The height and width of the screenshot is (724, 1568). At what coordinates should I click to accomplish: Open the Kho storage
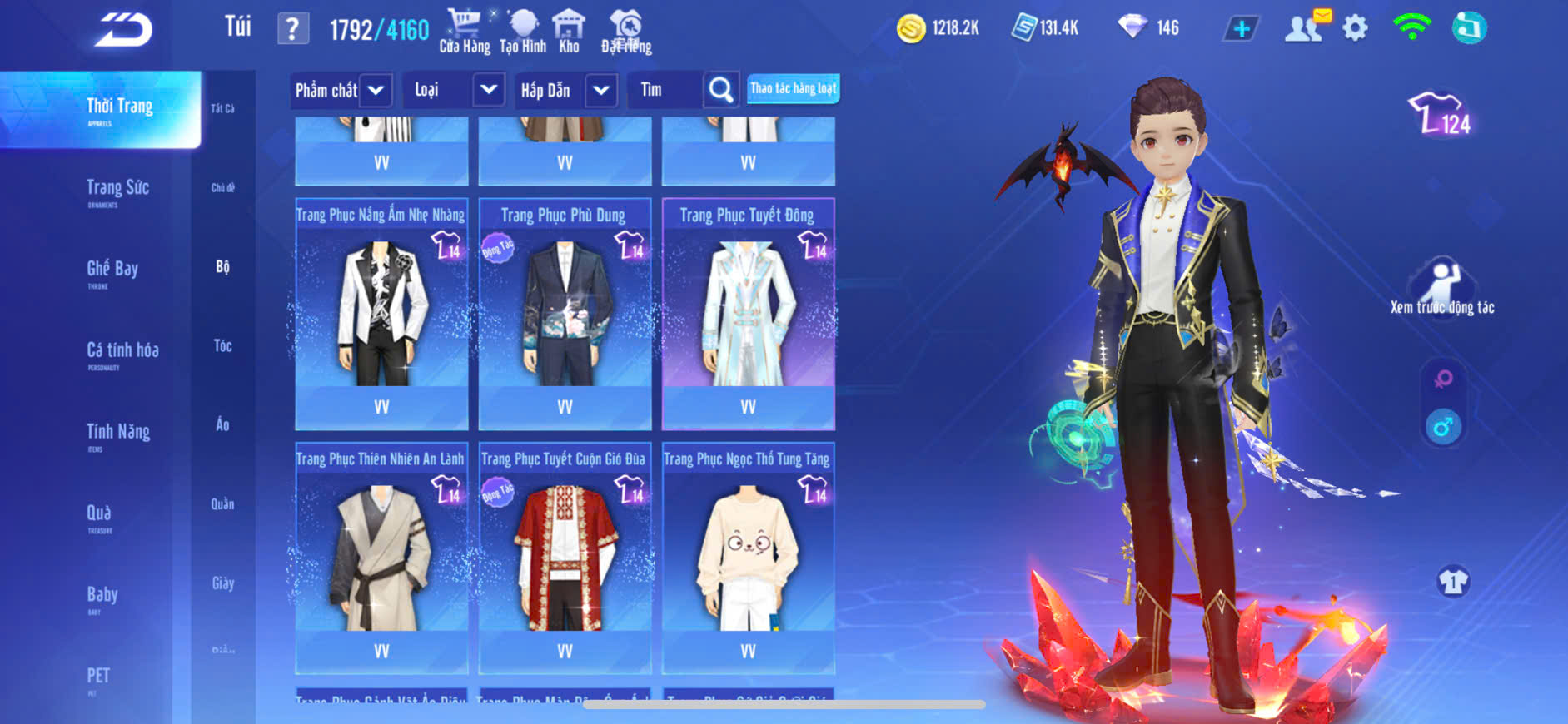pyautogui.click(x=569, y=32)
